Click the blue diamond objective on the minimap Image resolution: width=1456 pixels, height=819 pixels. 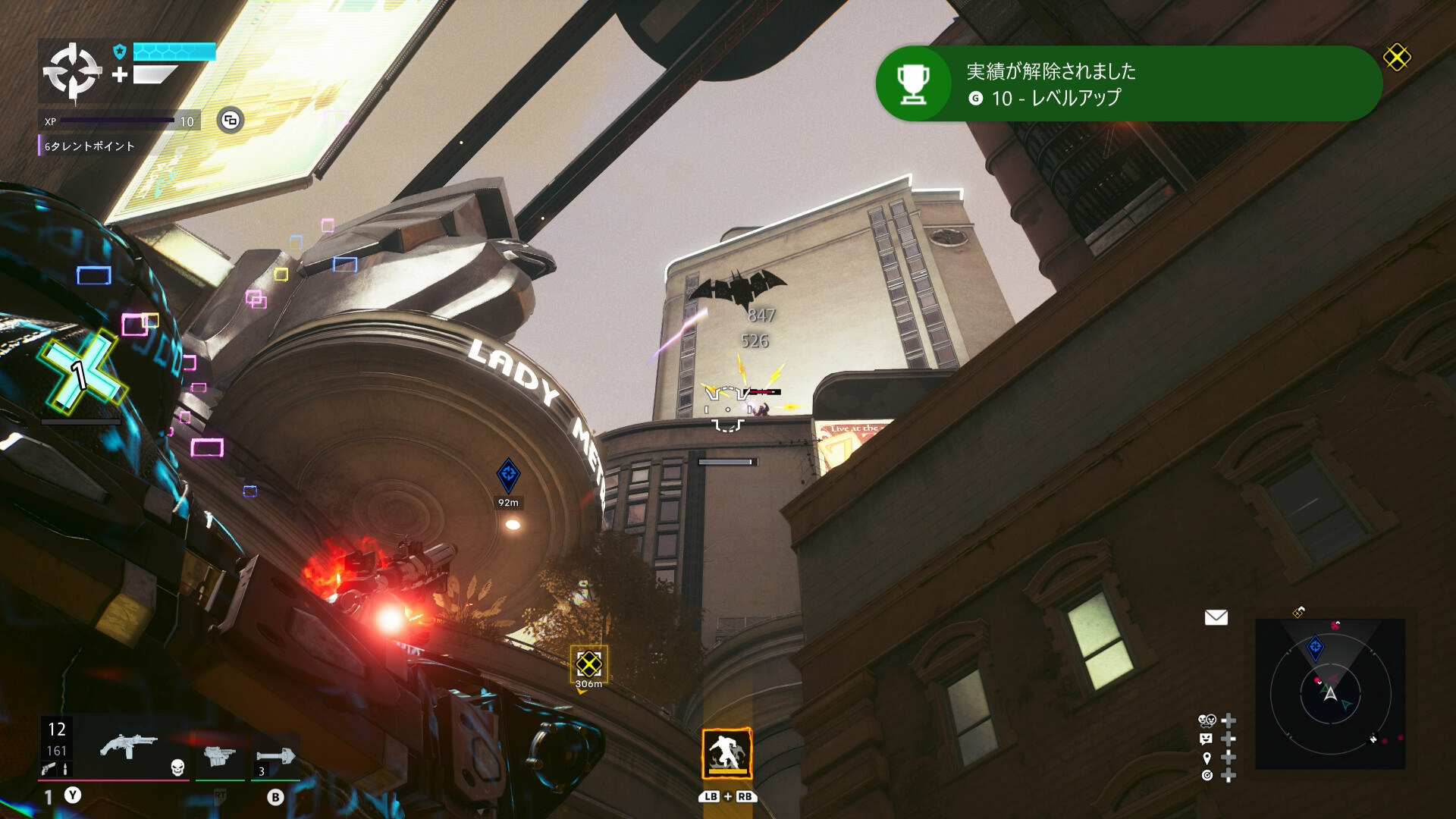pos(1316,648)
